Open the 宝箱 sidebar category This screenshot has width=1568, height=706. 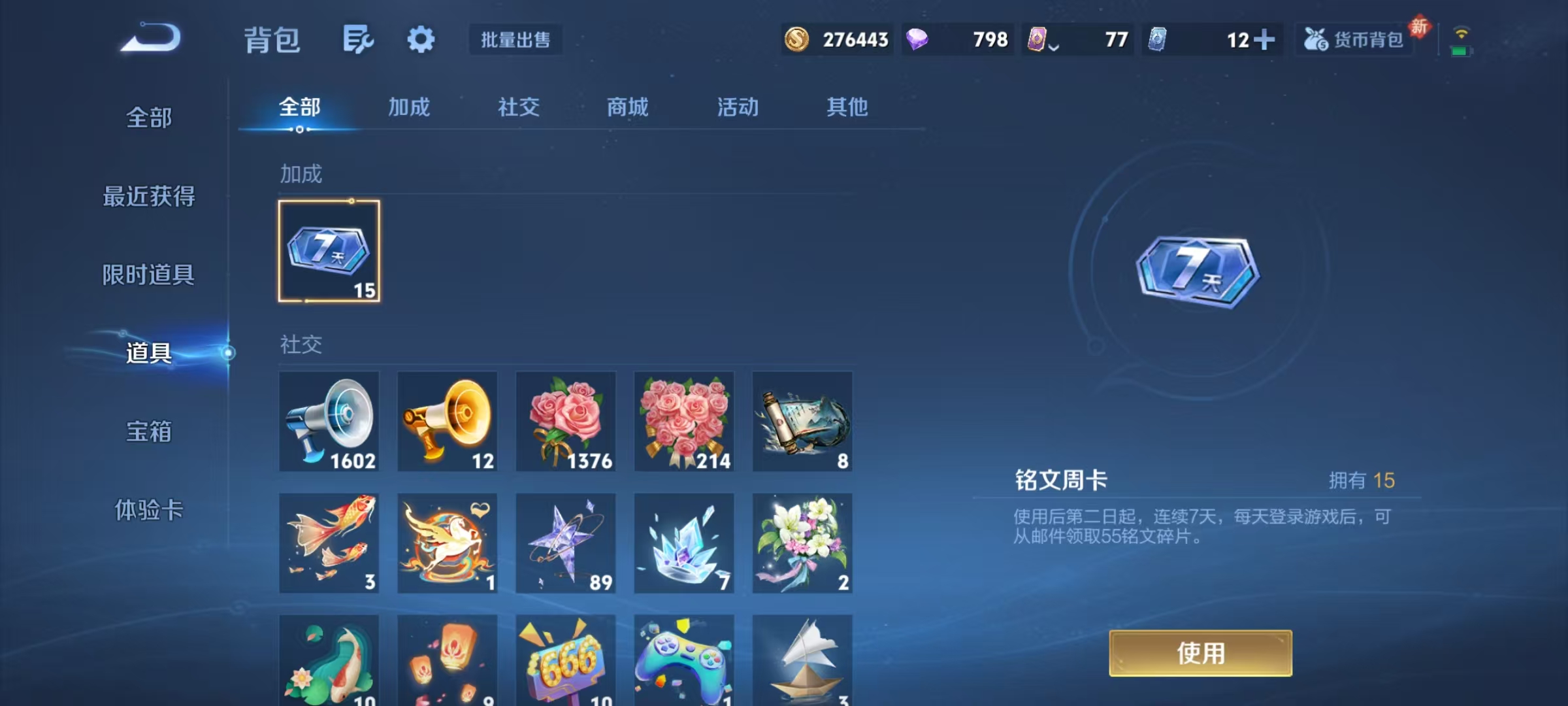click(149, 432)
